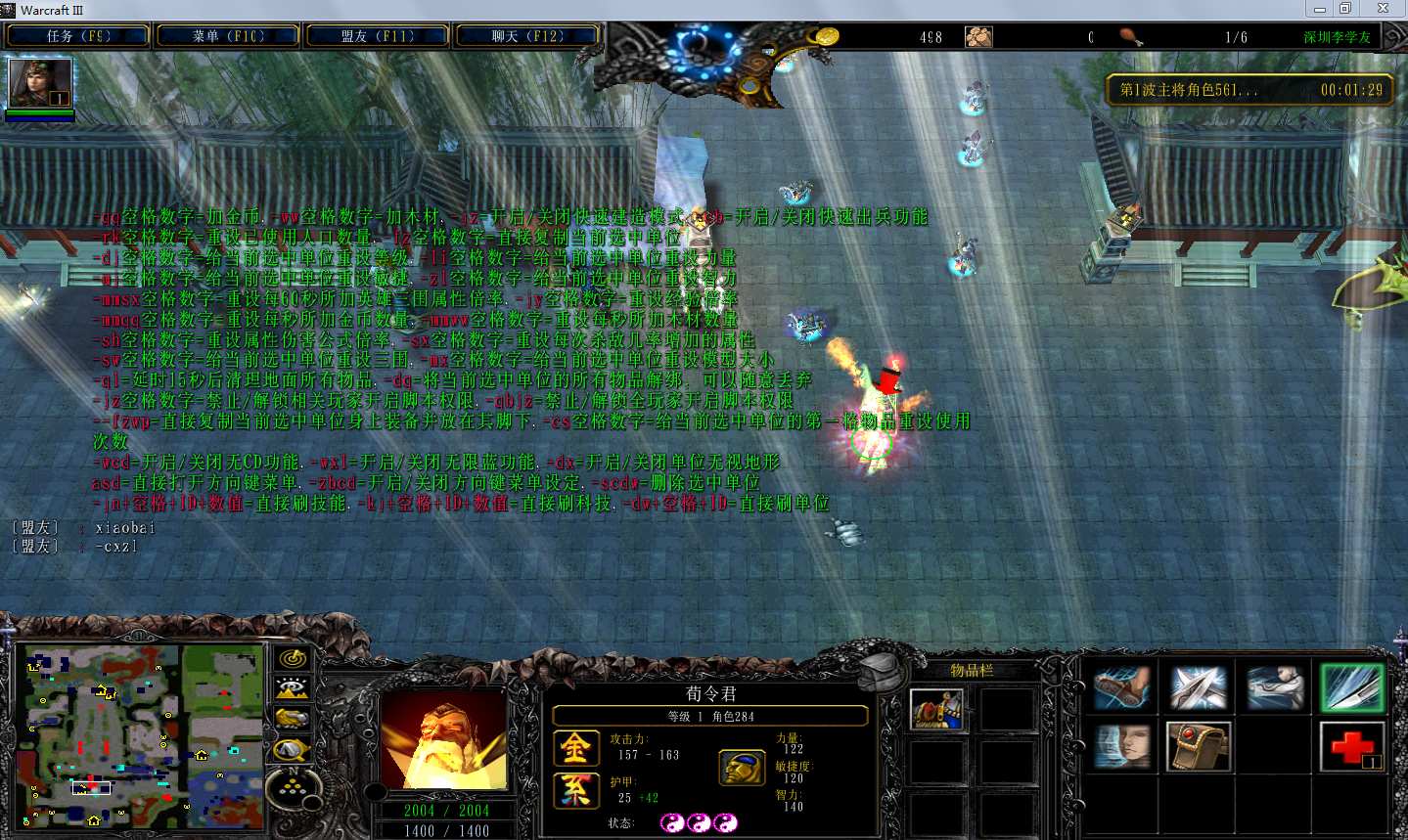Open the 任务 (F9) quests menu

coord(78,36)
